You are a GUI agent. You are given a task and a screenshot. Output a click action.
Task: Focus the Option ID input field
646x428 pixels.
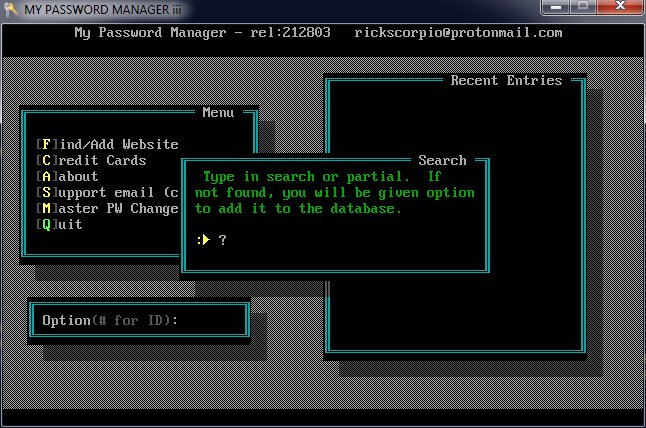(210, 321)
